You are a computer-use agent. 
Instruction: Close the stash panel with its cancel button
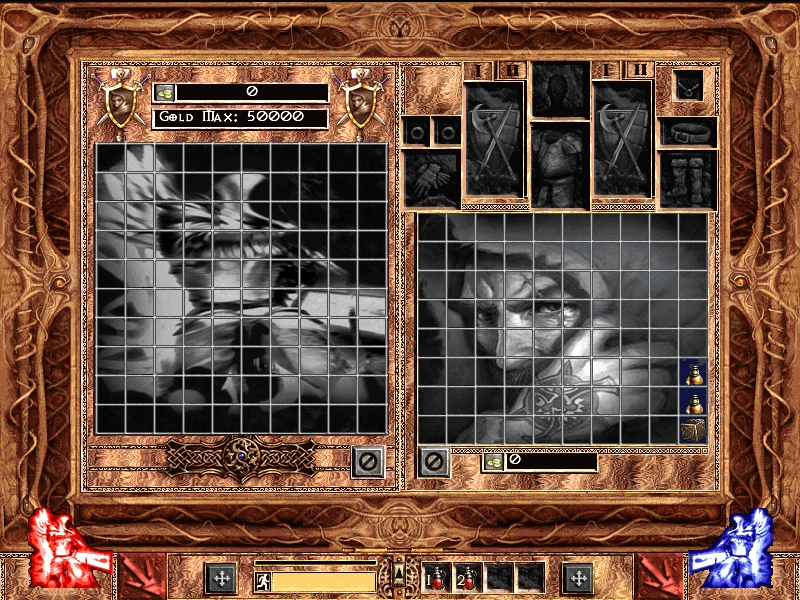(x=367, y=461)
